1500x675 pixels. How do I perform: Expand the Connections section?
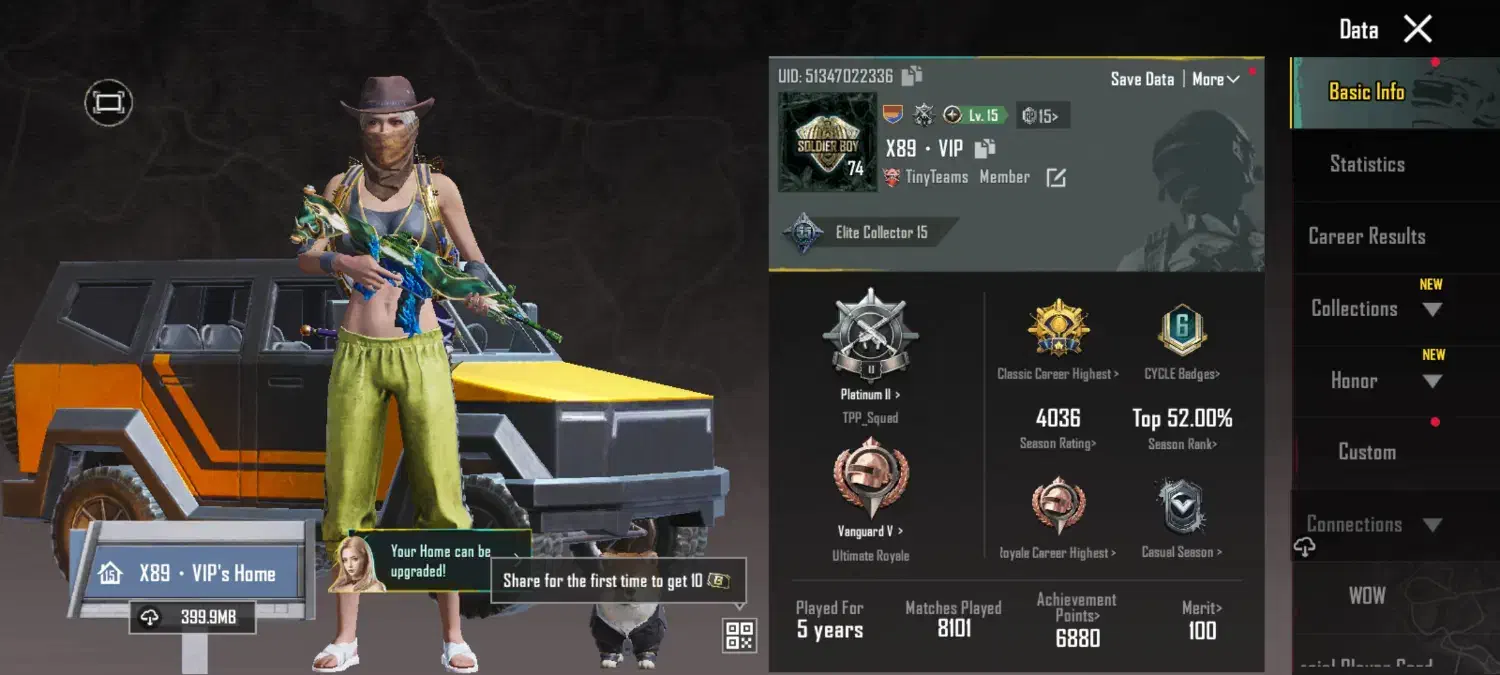(x=1432, y=525)
